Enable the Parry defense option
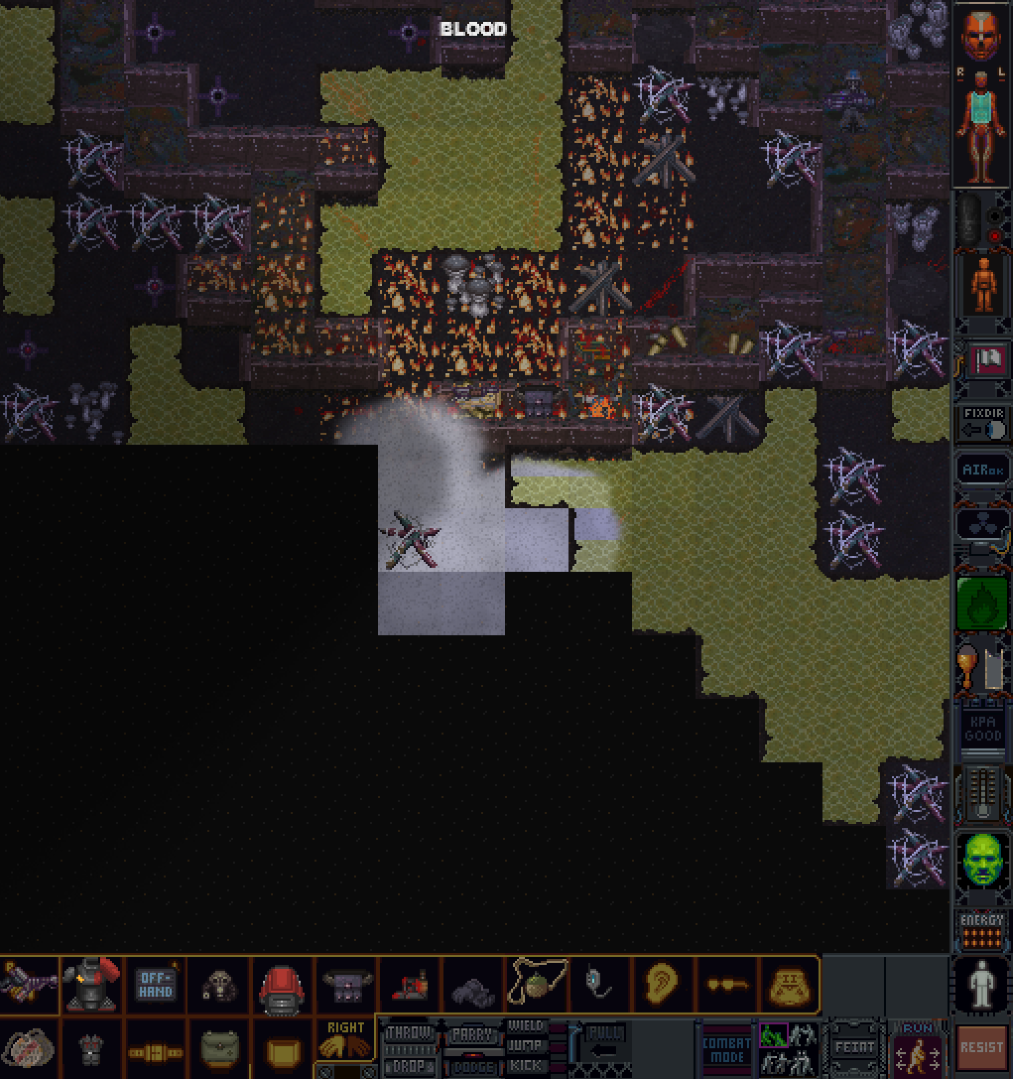Screen dimensions: 1013x1079 (472, 1035)
